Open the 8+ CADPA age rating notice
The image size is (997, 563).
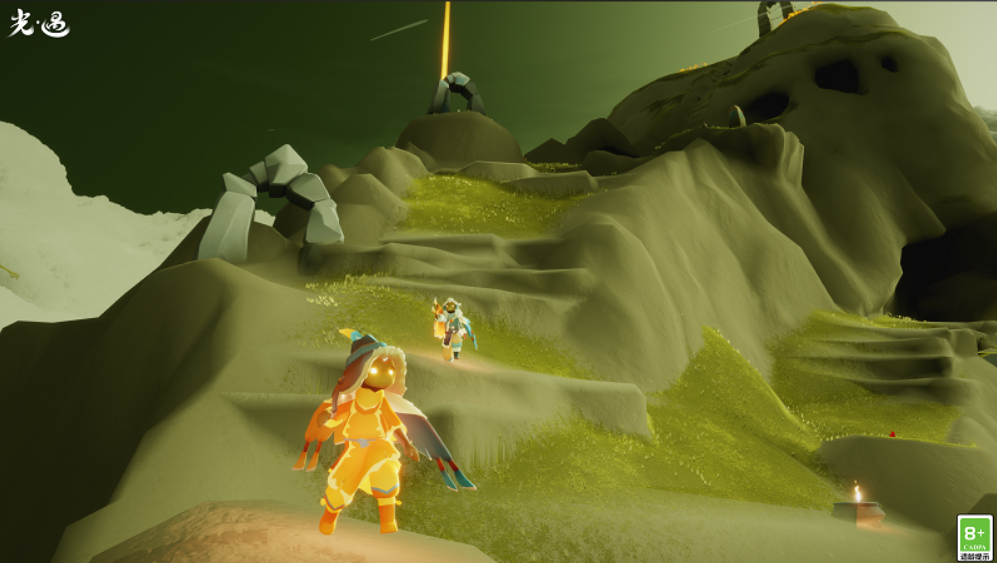click(x=975, y=537)
